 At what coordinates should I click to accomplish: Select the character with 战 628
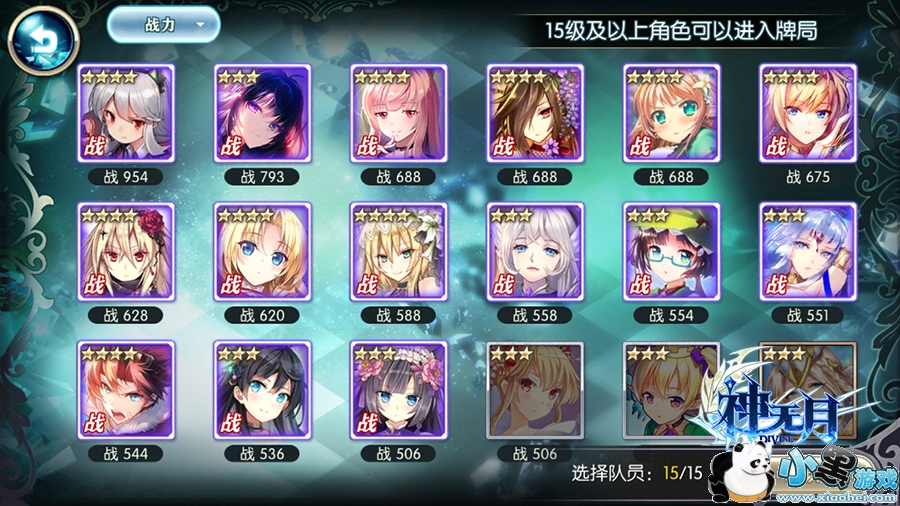click(x=126, y=251)
